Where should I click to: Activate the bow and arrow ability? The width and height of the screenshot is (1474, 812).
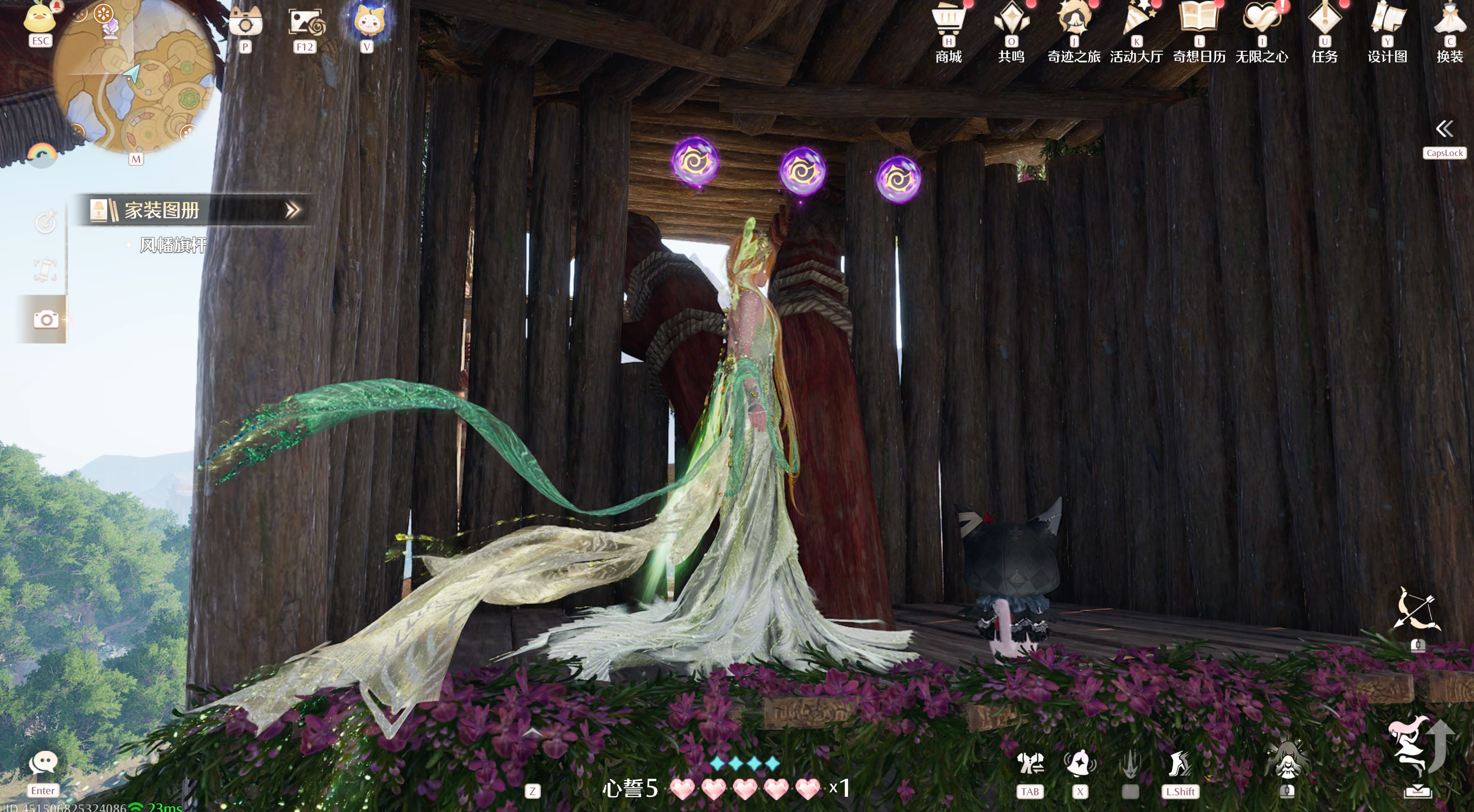pos(1416,609)
